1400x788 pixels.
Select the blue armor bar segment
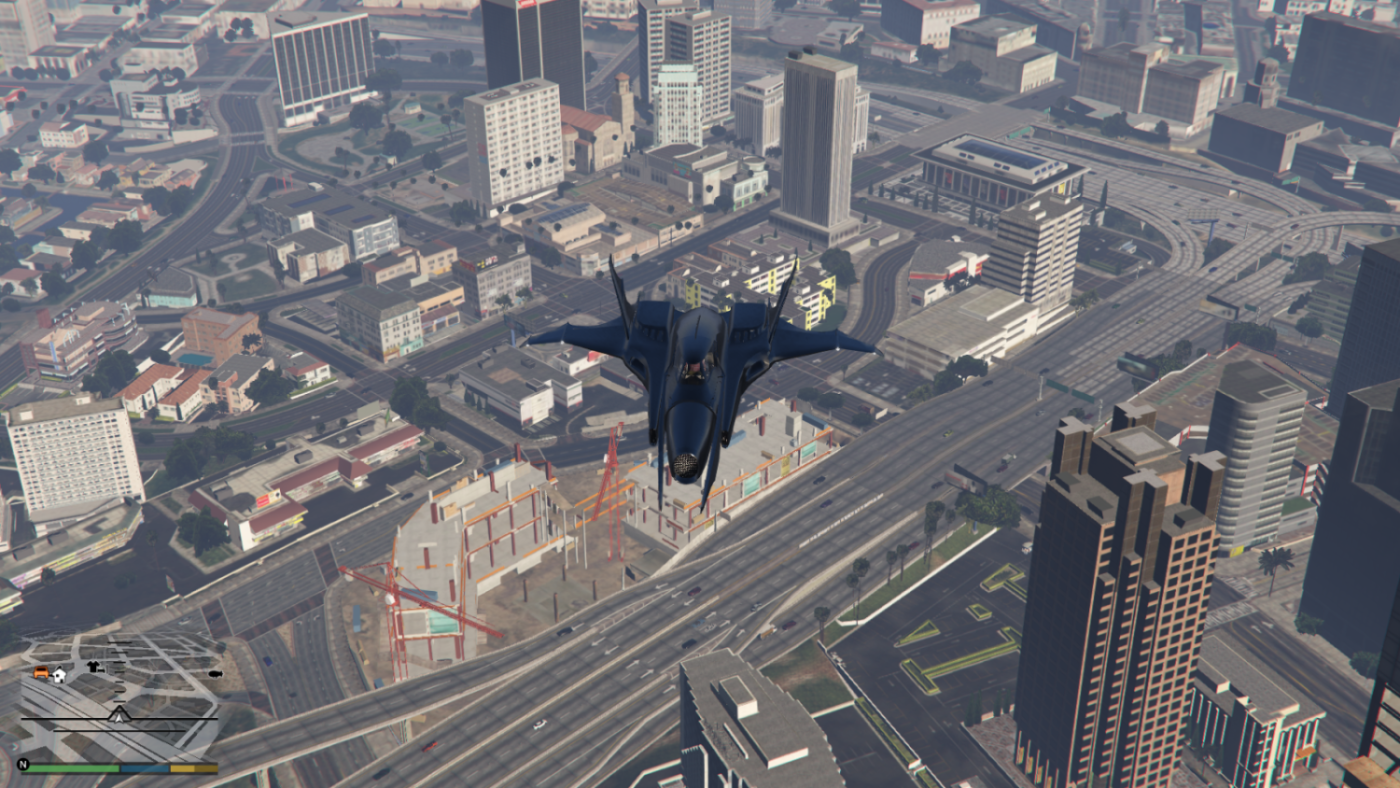[144, 768]
